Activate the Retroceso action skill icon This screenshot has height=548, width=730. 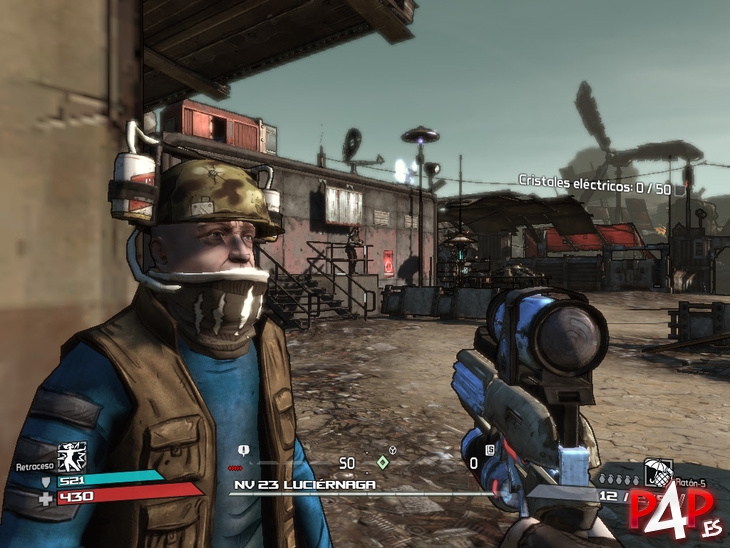[x=72, y=458]
